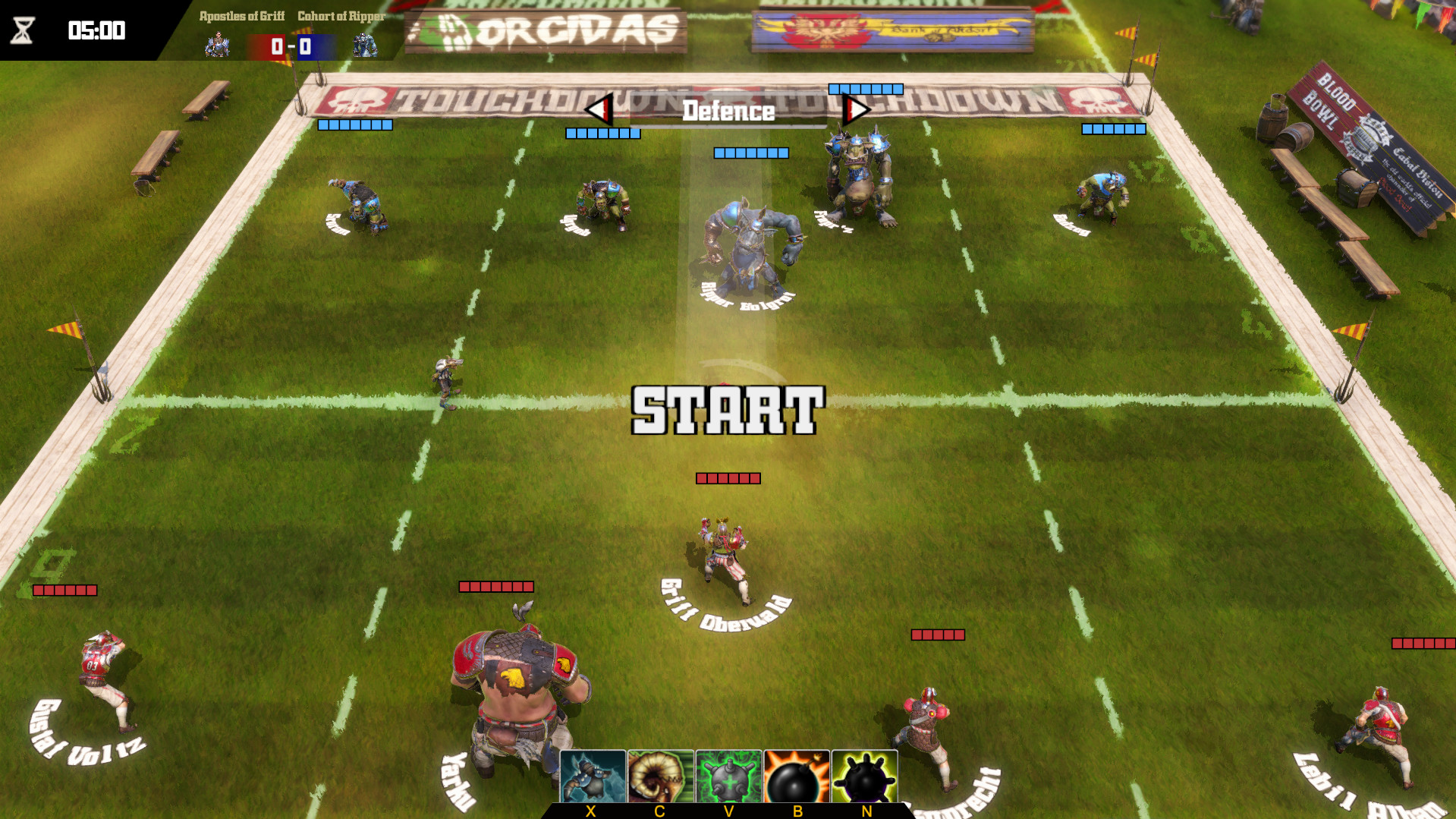Select the Apostles of Griff team portrait
Image resolution: width=1456 pixels, height=819 pixels.
click(218, 43)
